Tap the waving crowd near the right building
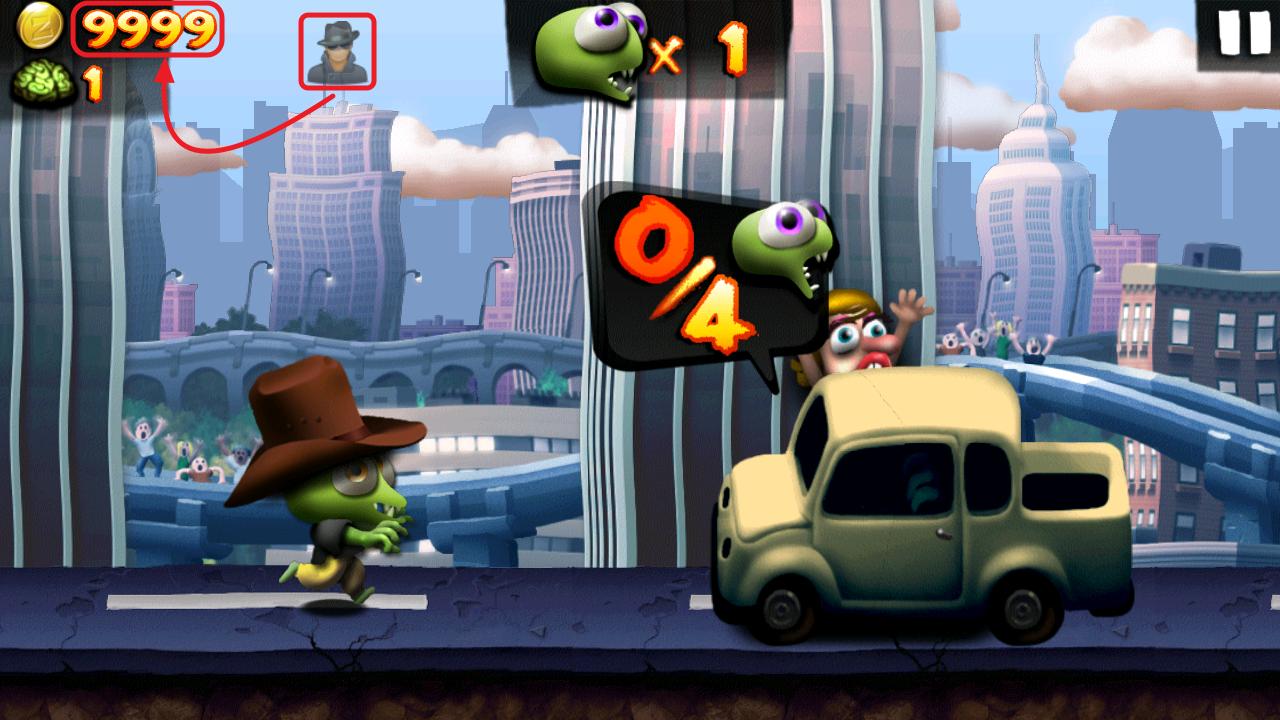The image size is (1280, 720). 990,340
